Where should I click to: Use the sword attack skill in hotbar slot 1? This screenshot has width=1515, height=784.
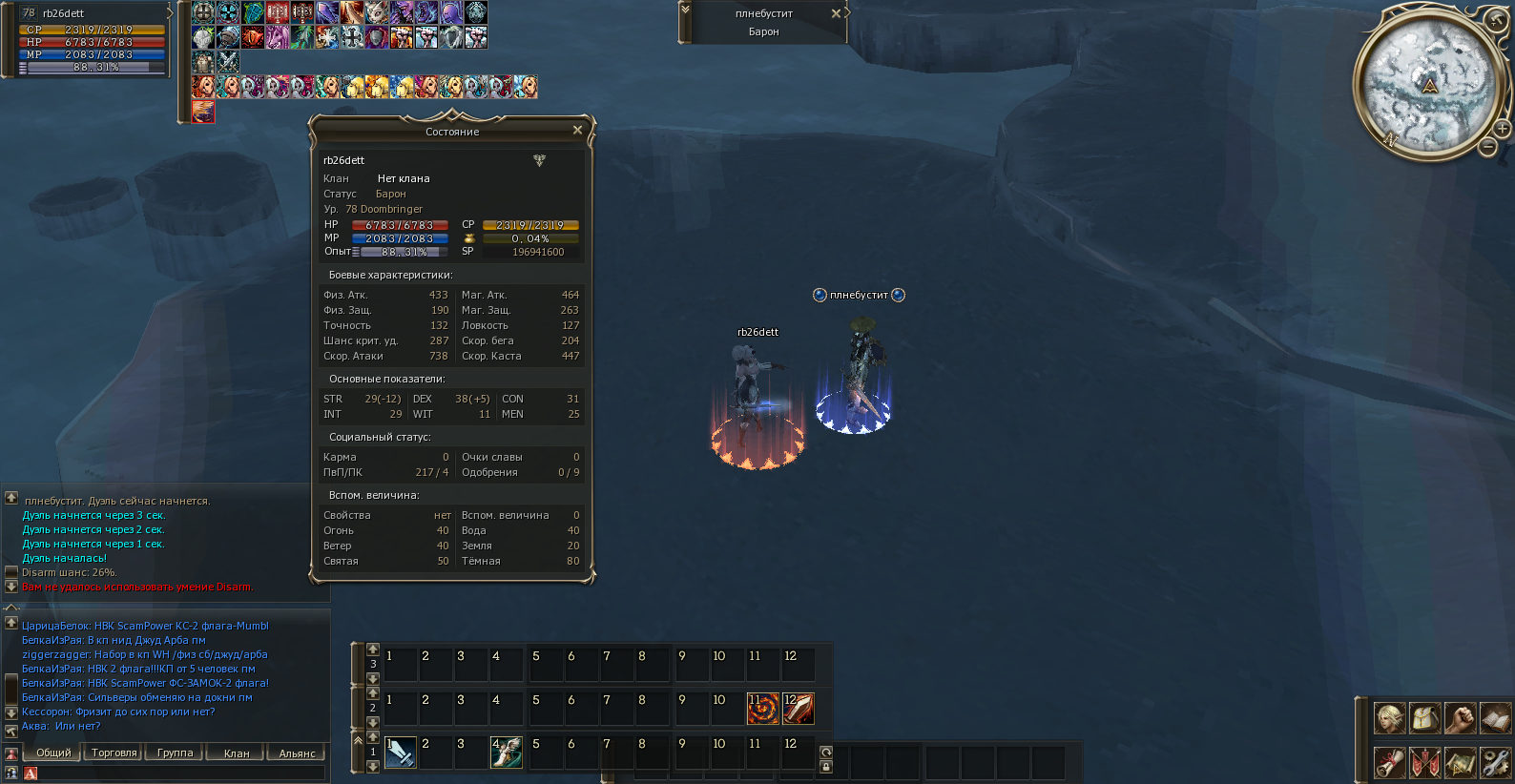pyautogui.click(x=400, y=753)
